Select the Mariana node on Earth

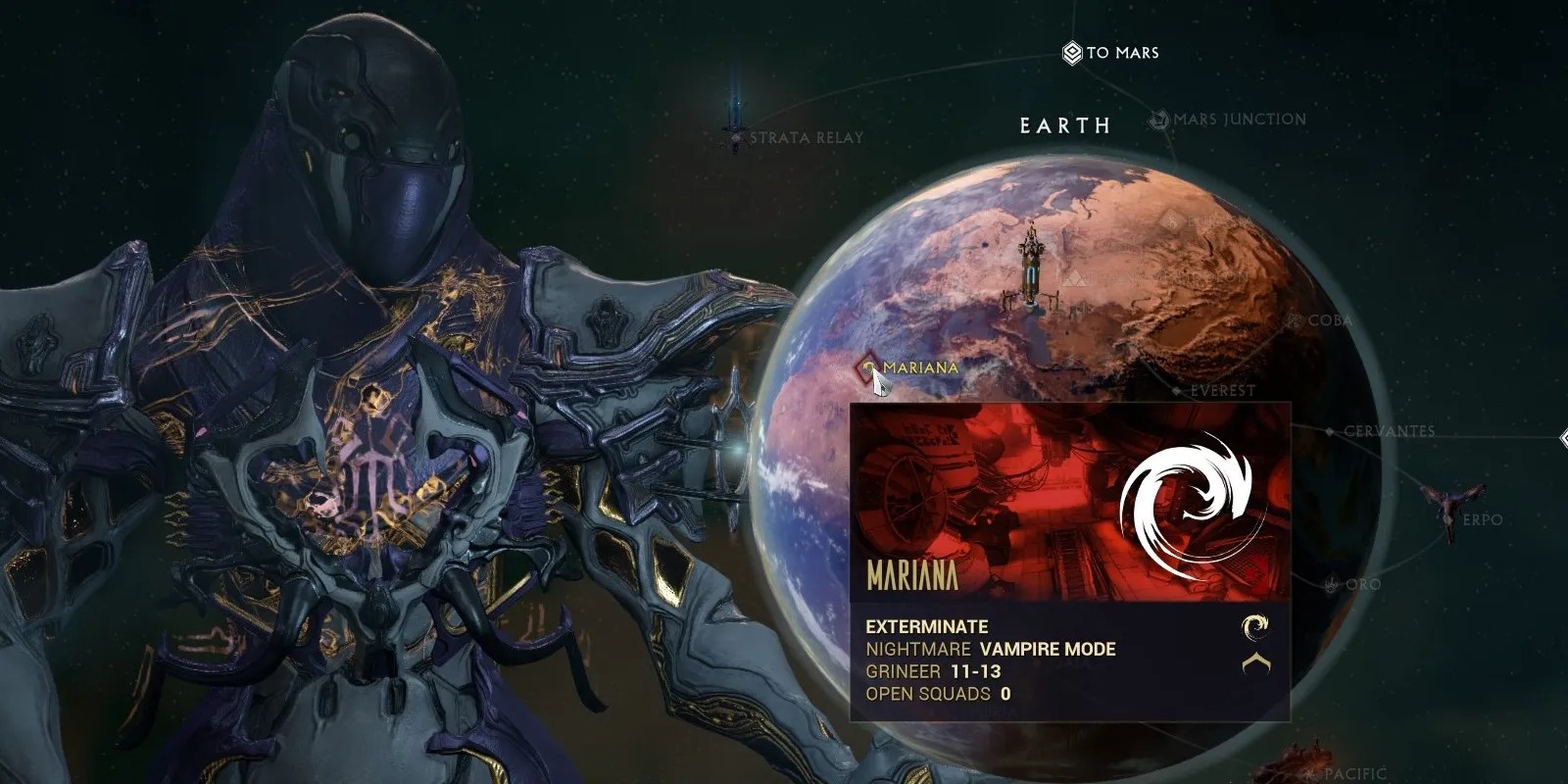(870, 367)
